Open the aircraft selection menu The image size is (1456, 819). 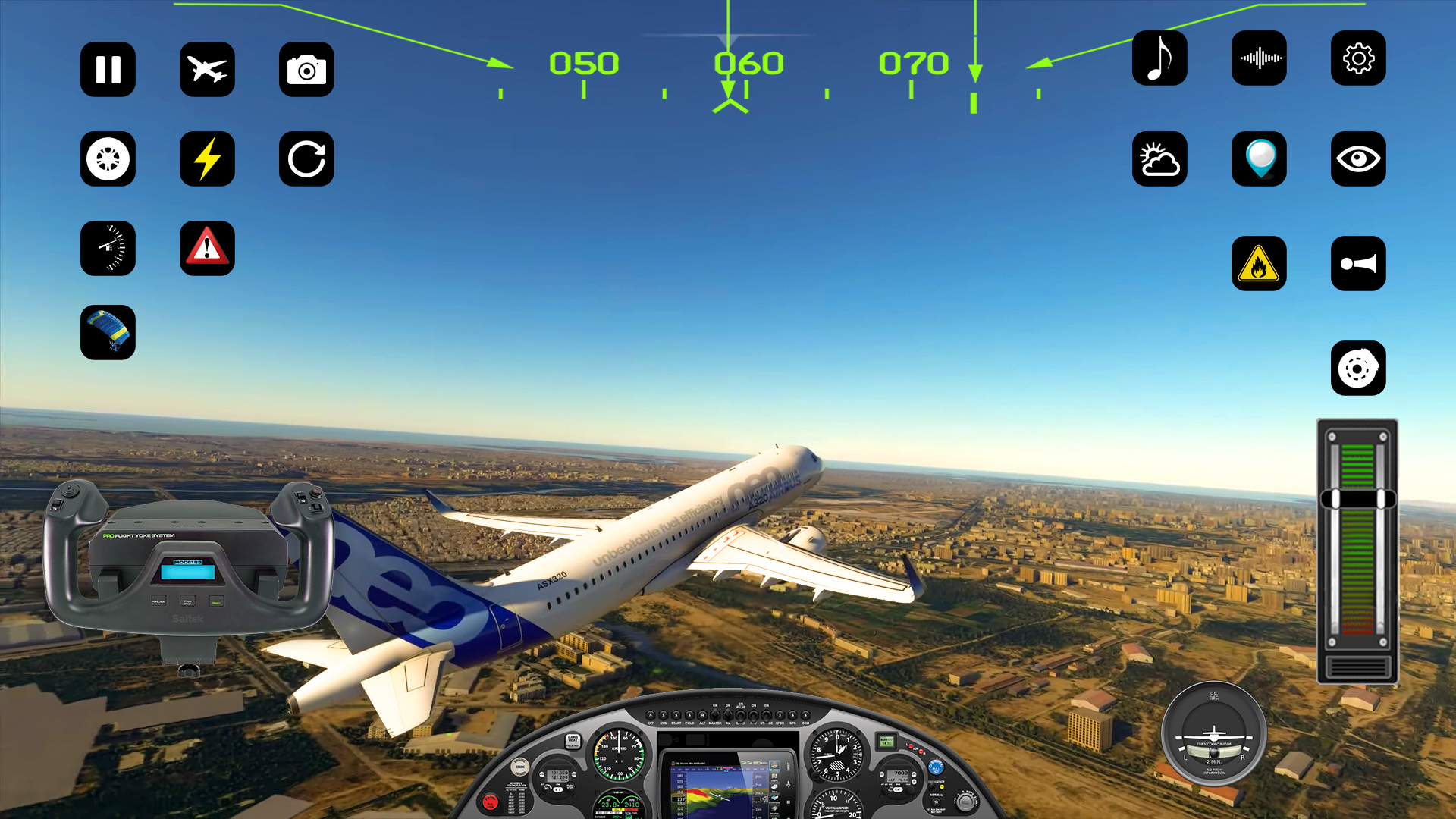click(x=207, y=69)
